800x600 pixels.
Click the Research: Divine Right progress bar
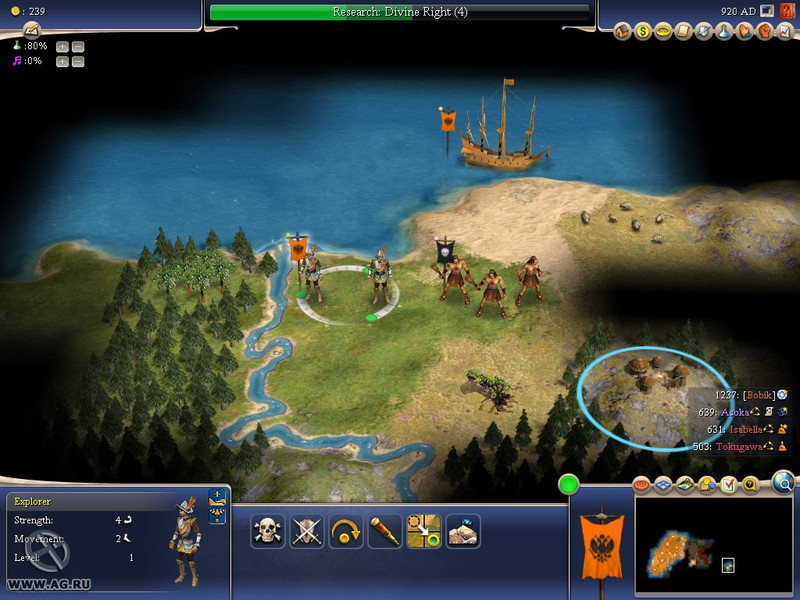point(399,12)
